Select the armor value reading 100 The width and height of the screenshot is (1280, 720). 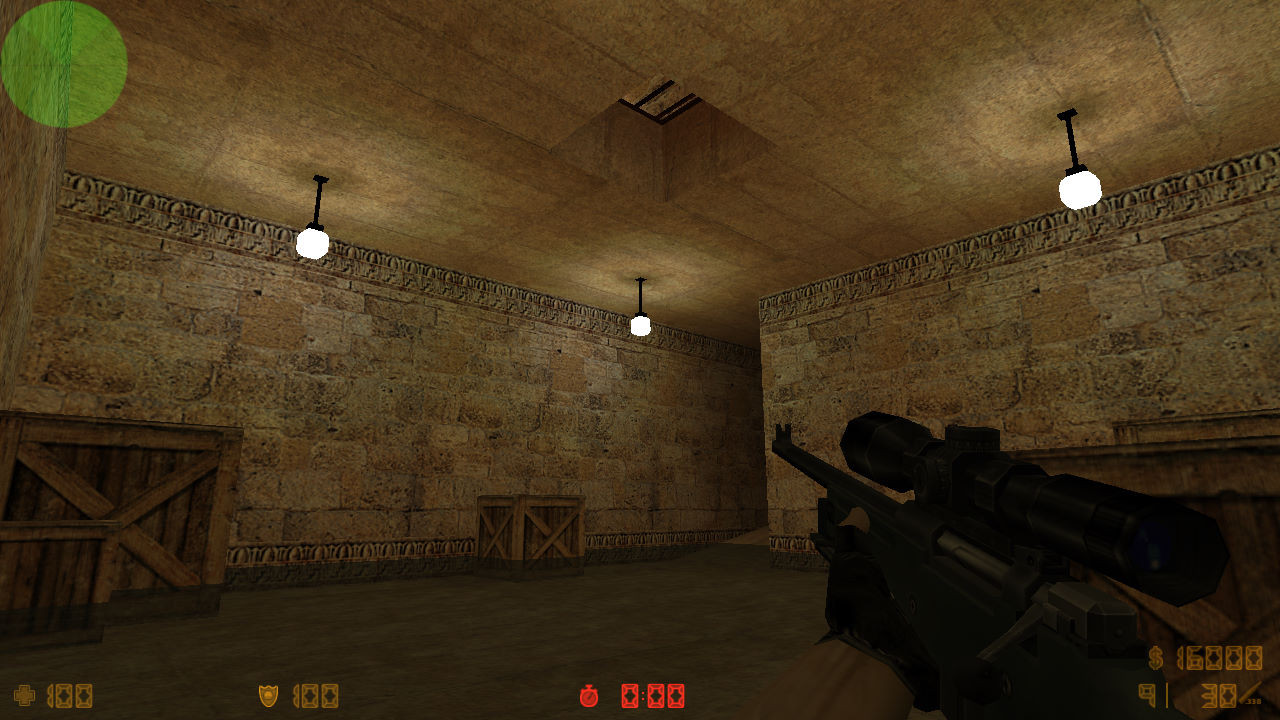318,696
